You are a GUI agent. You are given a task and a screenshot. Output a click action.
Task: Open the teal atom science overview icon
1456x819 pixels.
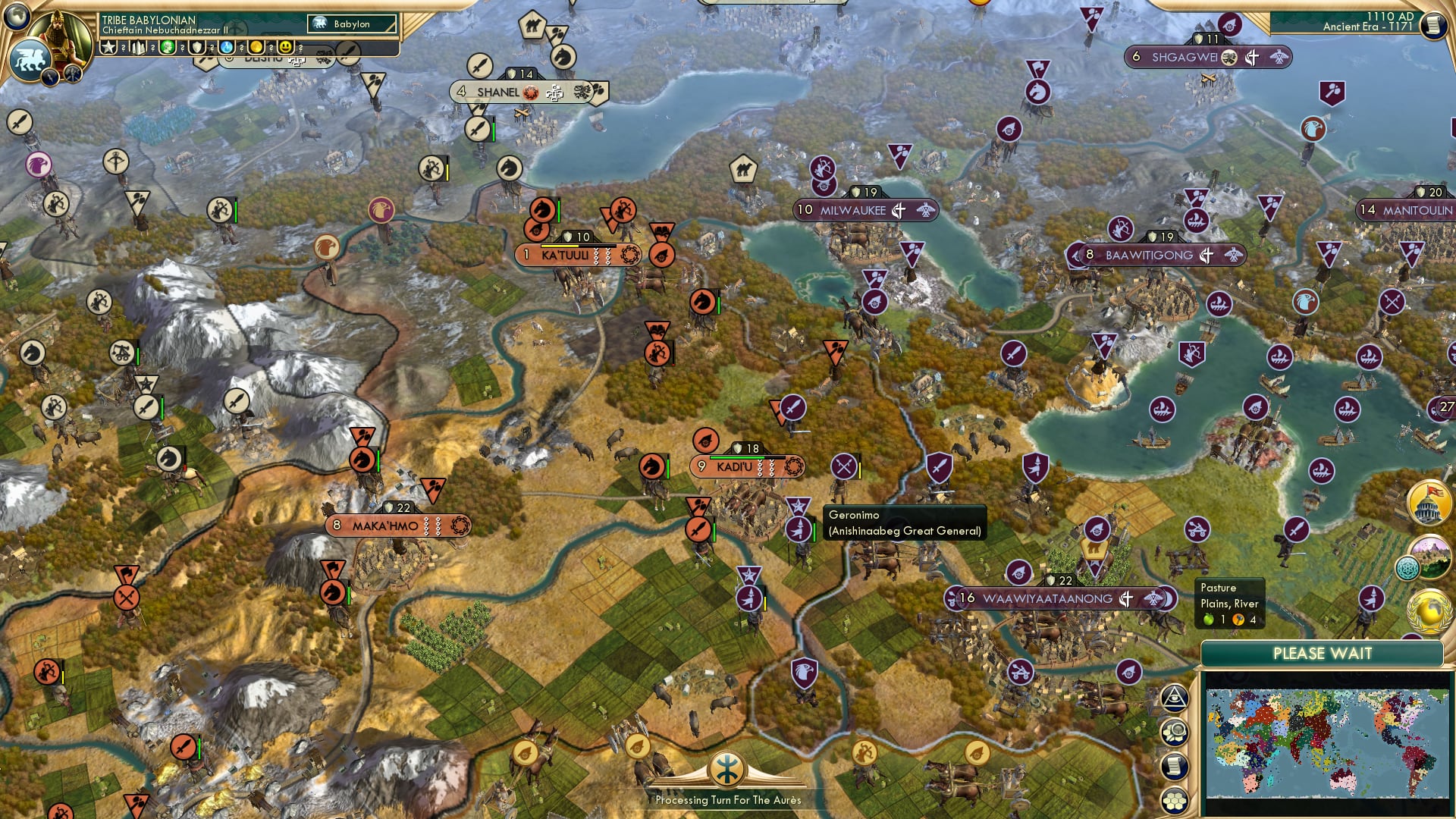click(x=1409, y=566)
